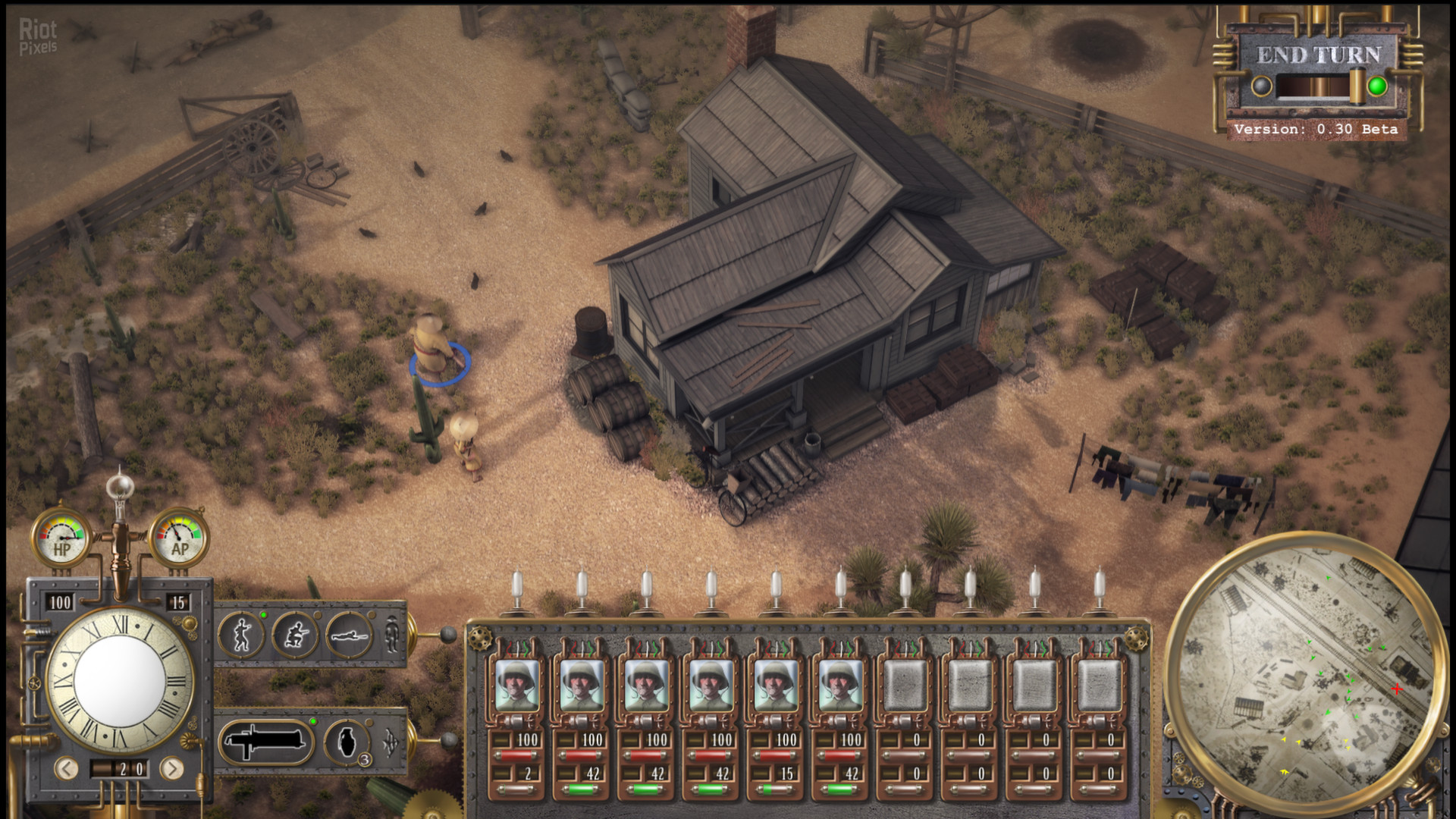Image resolution: width=1456 pixels, height=819 pixels.
Task: Choose the prone stance icon
Action: 350,635
